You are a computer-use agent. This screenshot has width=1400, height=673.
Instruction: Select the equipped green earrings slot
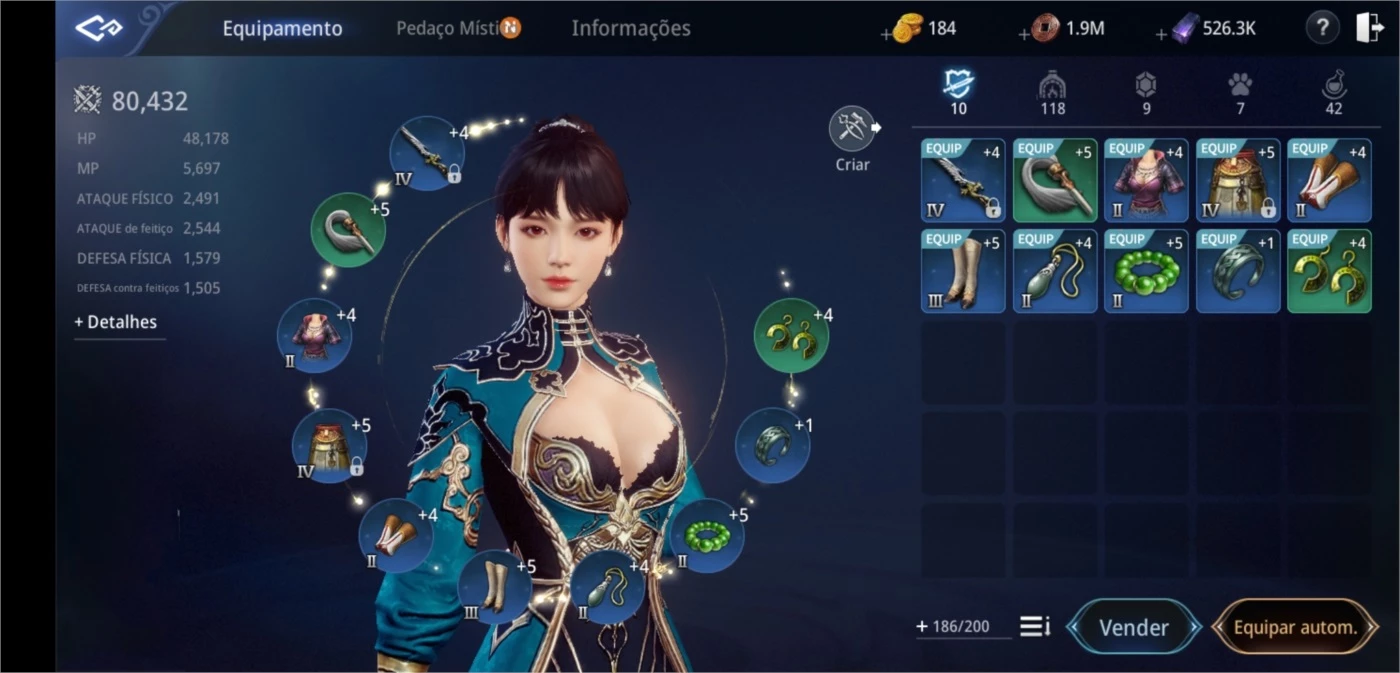pos(791,336)
